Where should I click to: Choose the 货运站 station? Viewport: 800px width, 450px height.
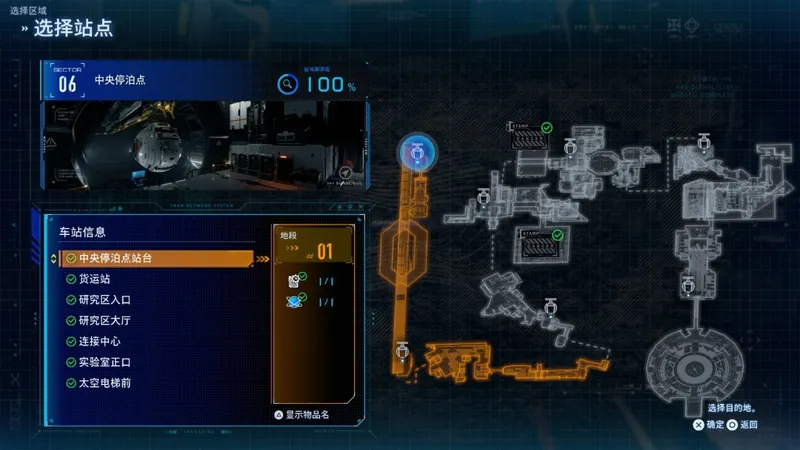point(95,280)
